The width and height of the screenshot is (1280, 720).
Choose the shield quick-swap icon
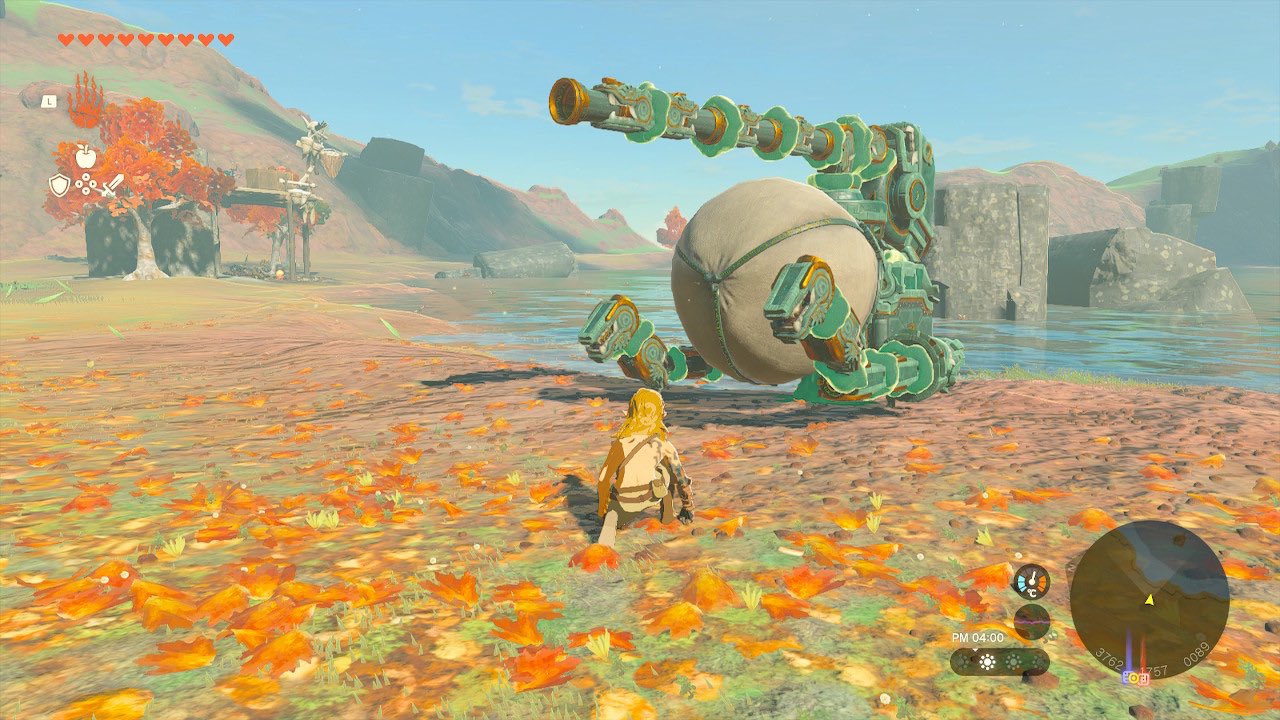(x=60, y=185)
